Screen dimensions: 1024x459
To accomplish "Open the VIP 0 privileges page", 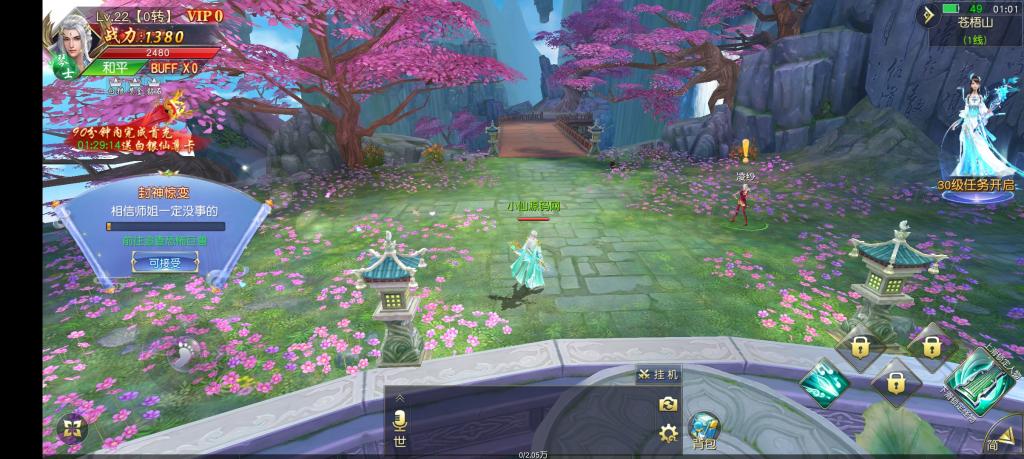I will point(203,17).
